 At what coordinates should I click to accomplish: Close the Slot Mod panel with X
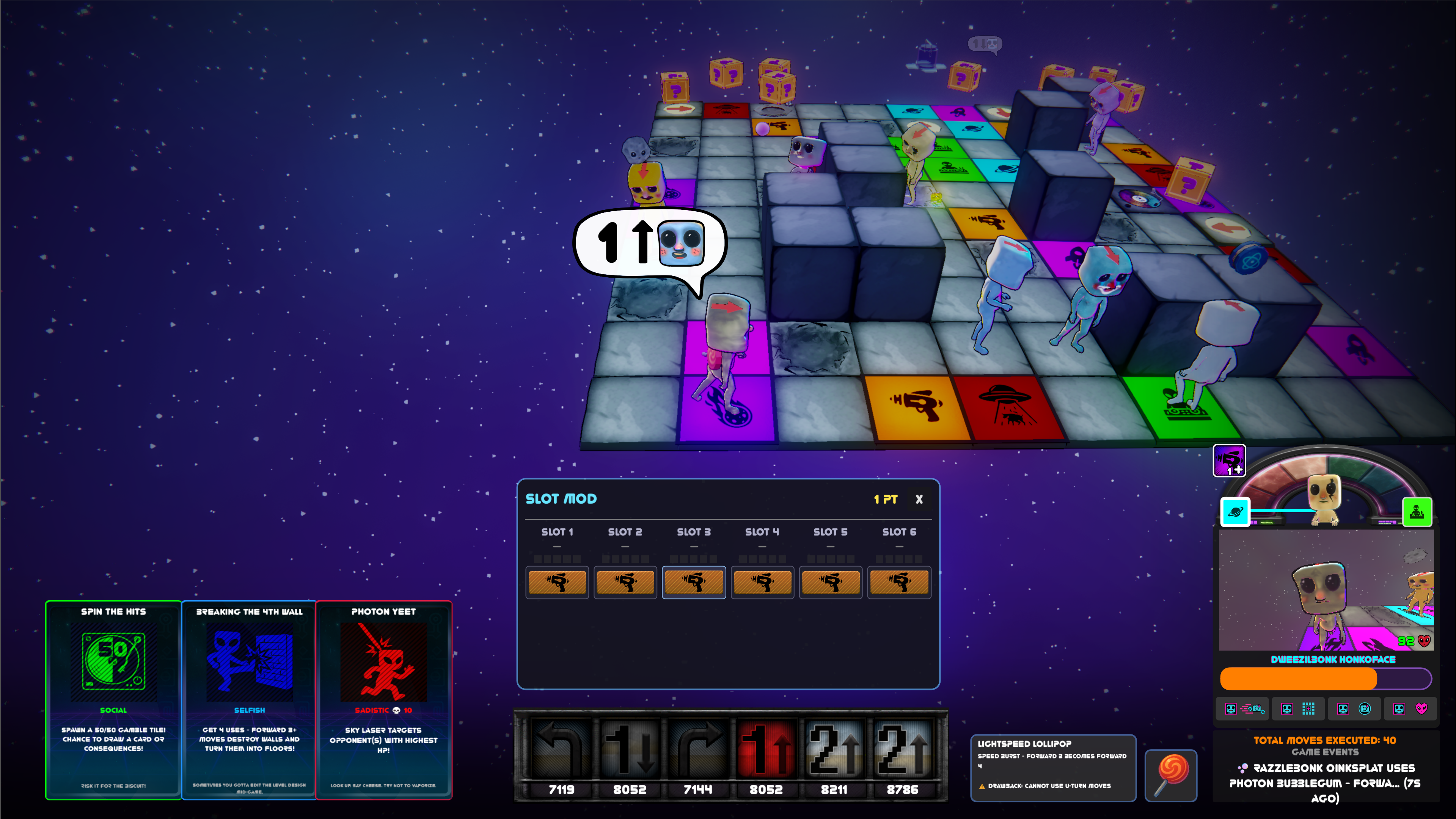coord(919,500)
